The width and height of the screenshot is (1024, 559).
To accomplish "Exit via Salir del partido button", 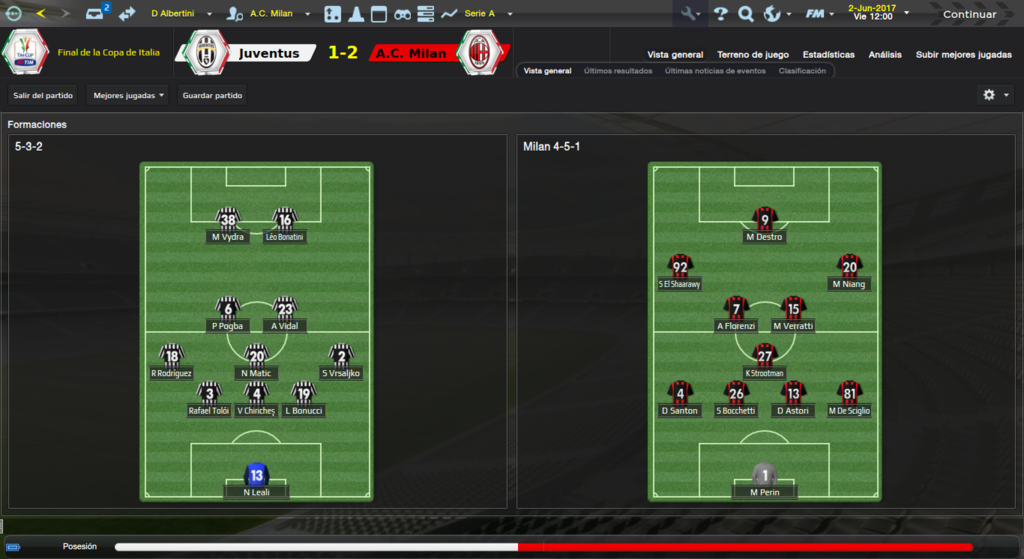I will tap(42, 96).
